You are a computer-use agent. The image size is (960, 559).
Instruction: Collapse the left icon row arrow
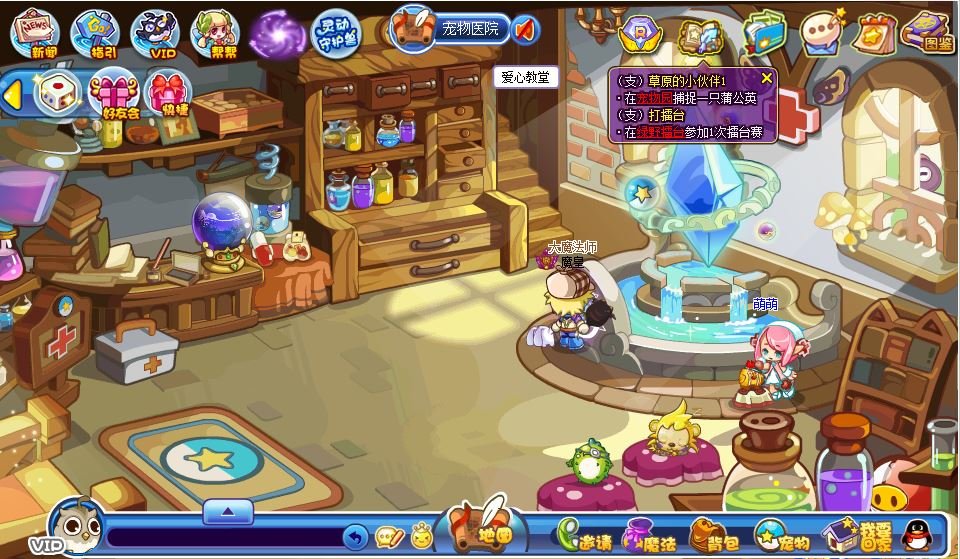tap(14, 94)
